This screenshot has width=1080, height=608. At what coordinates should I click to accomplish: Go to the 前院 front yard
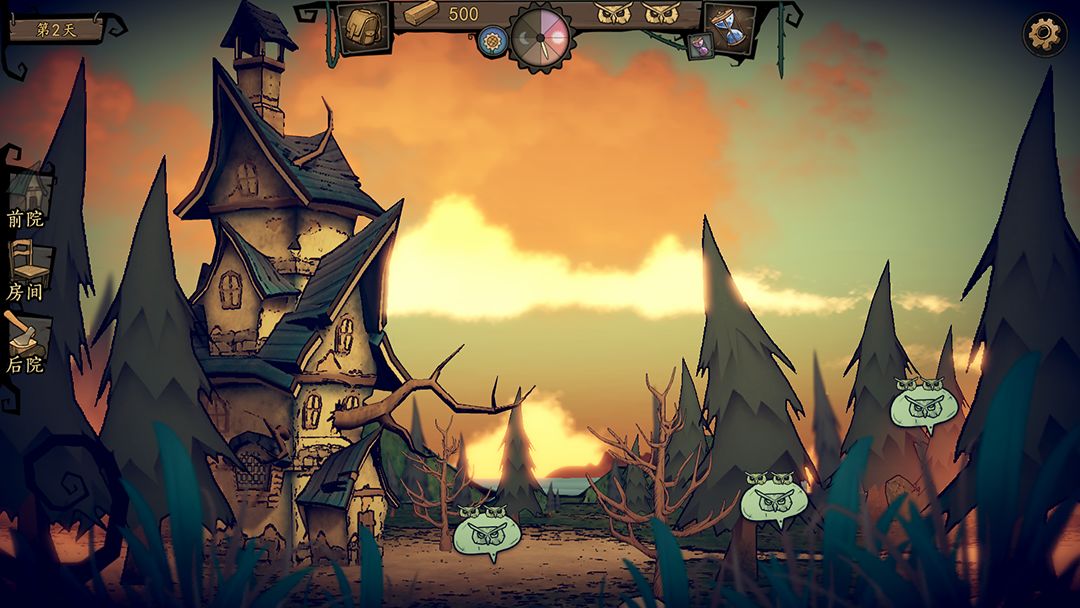click(28, 195)
